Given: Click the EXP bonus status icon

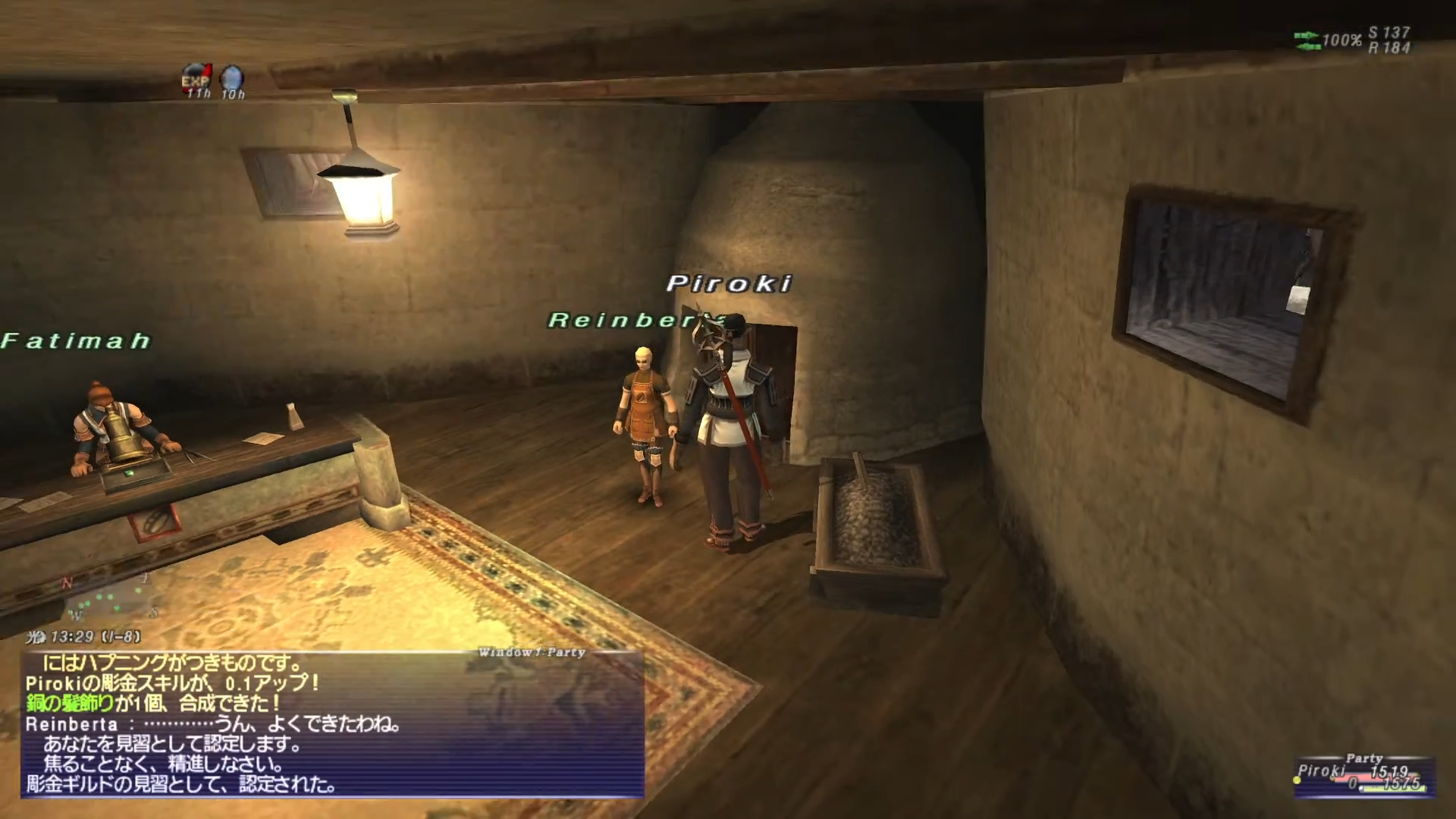Looking at the screenshot, I should point(196,77).
